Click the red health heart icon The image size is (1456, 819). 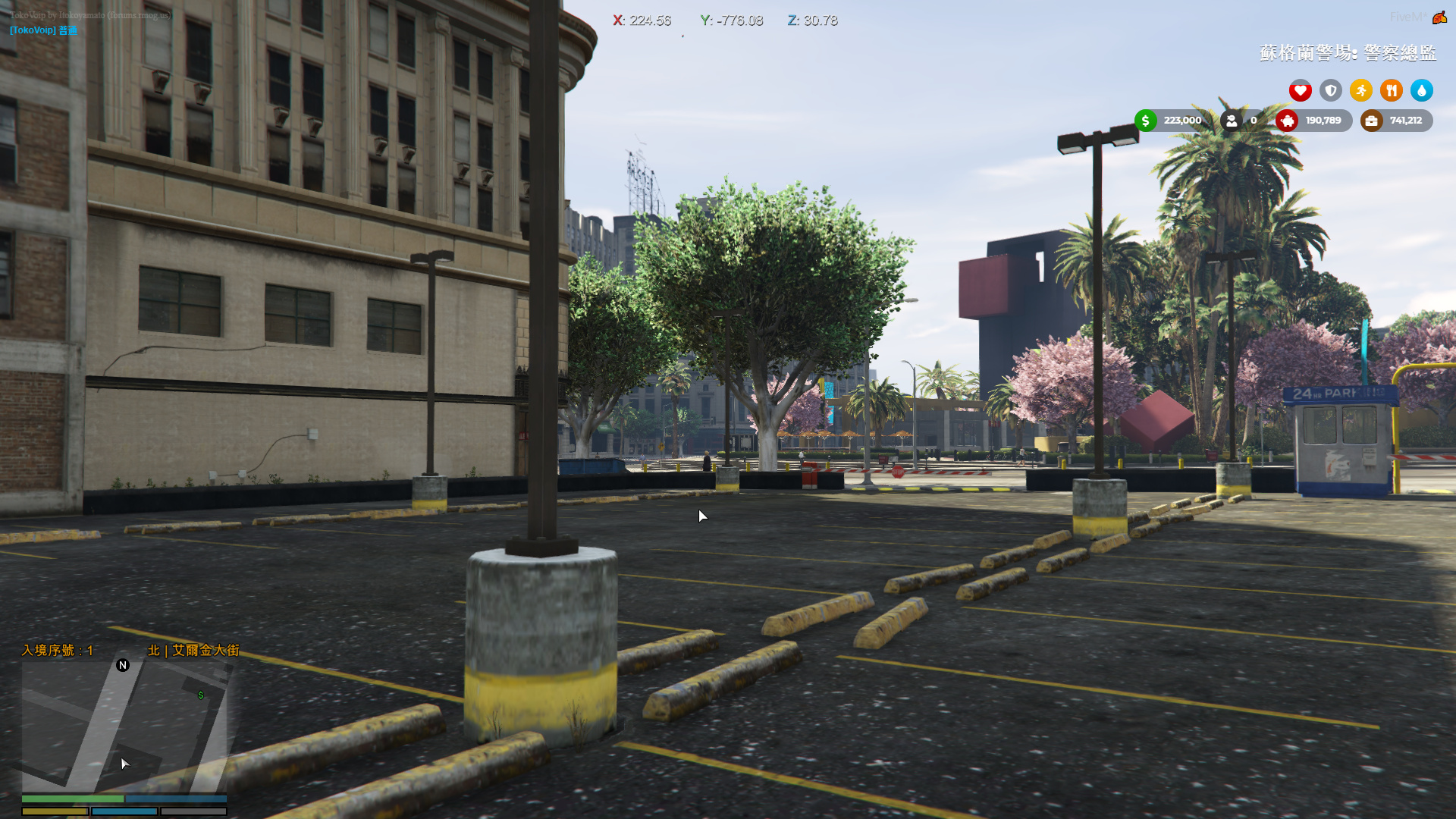[1301, 90]
